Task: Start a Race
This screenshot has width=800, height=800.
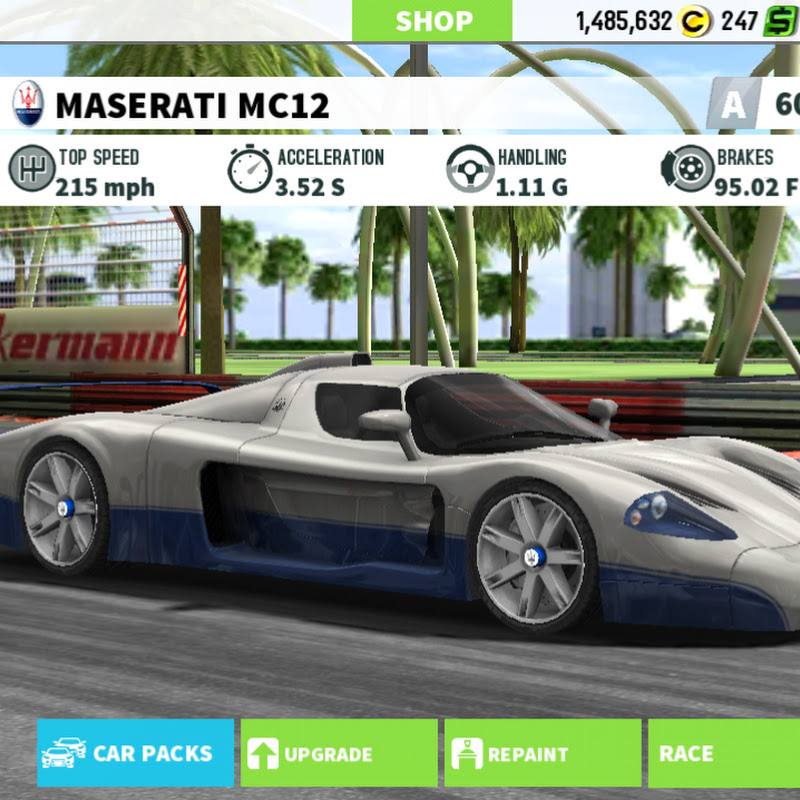Action: (723, 753)
